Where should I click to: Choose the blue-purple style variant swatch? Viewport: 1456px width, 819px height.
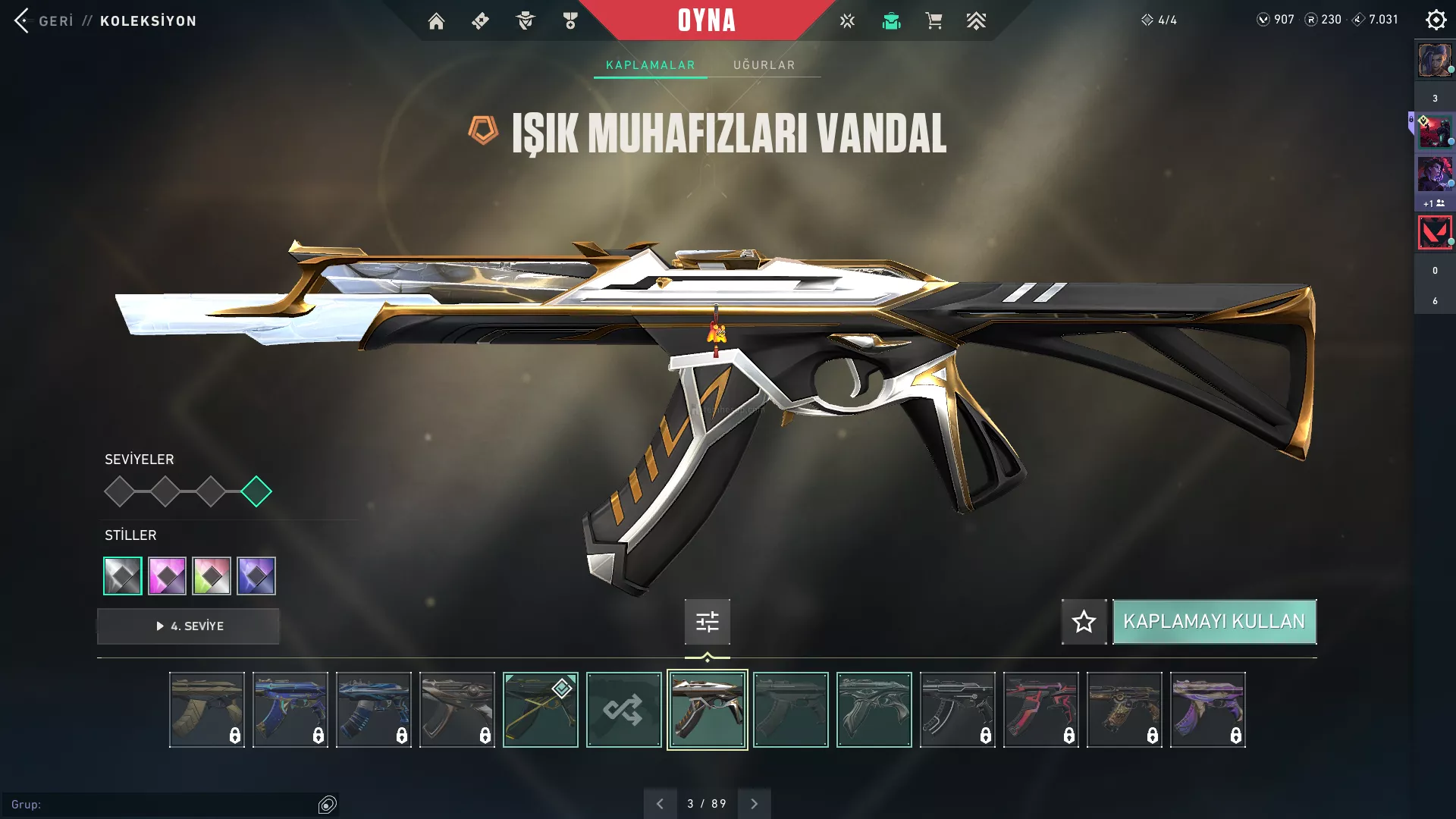(x=256, y=576)
